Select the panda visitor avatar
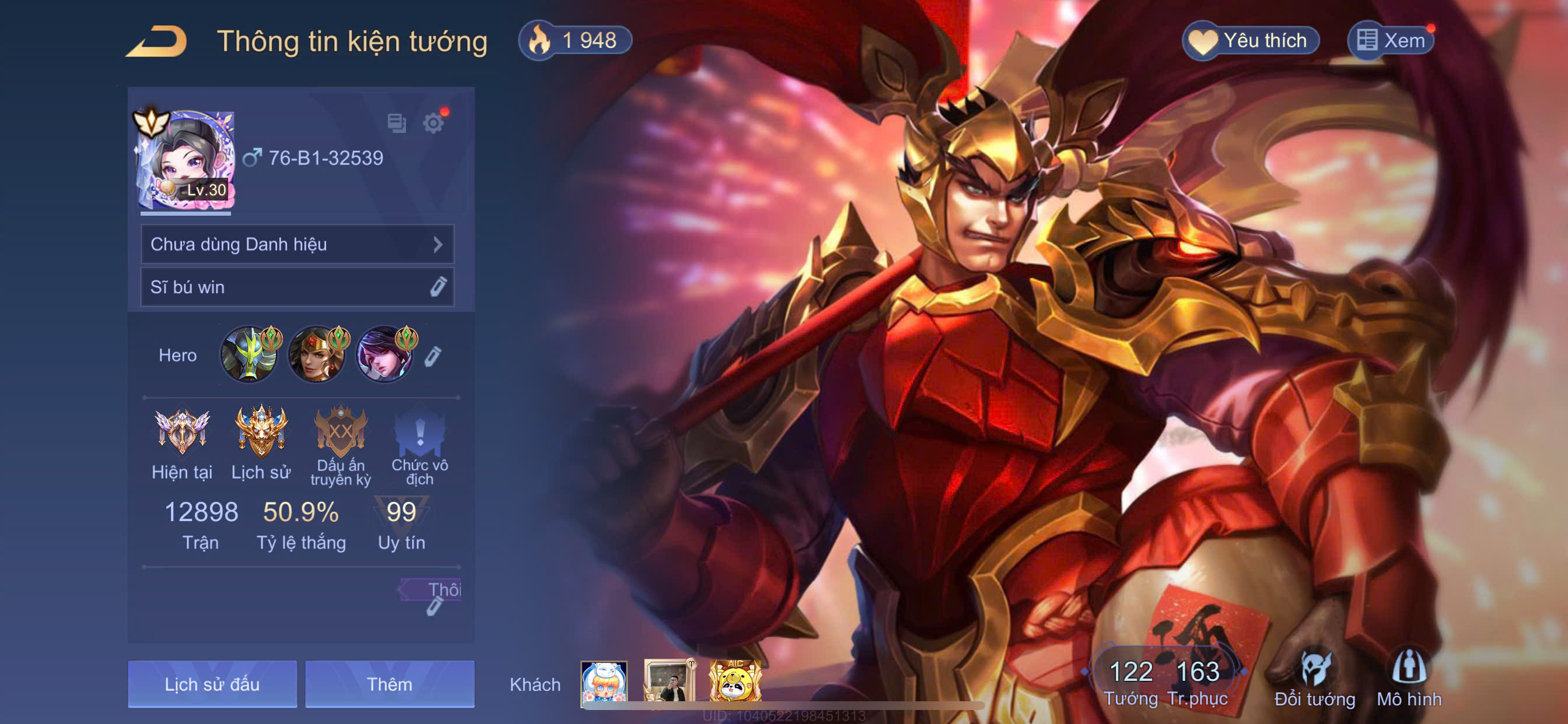 point(736,681)
